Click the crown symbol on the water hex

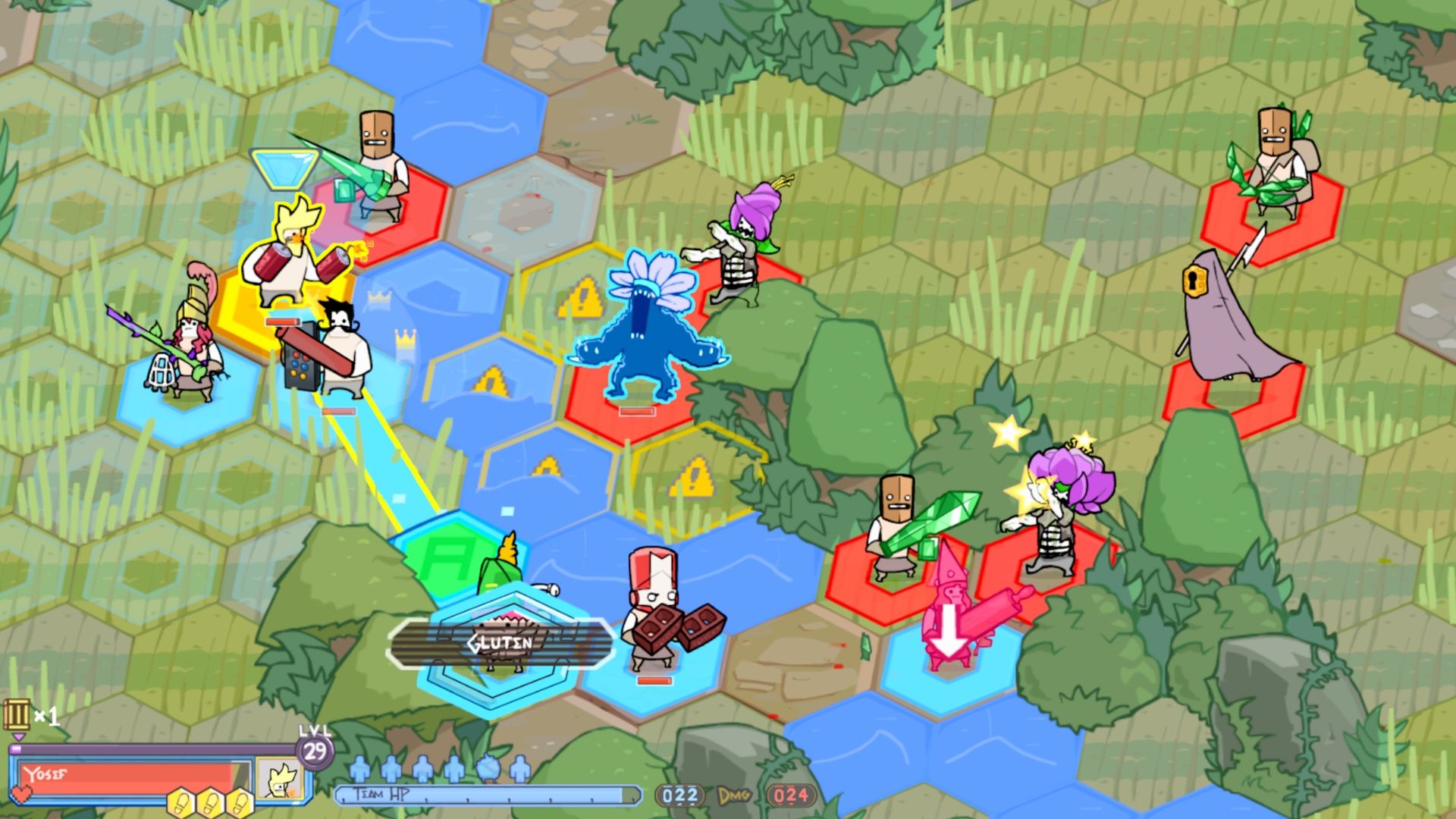tap(405, 338)
